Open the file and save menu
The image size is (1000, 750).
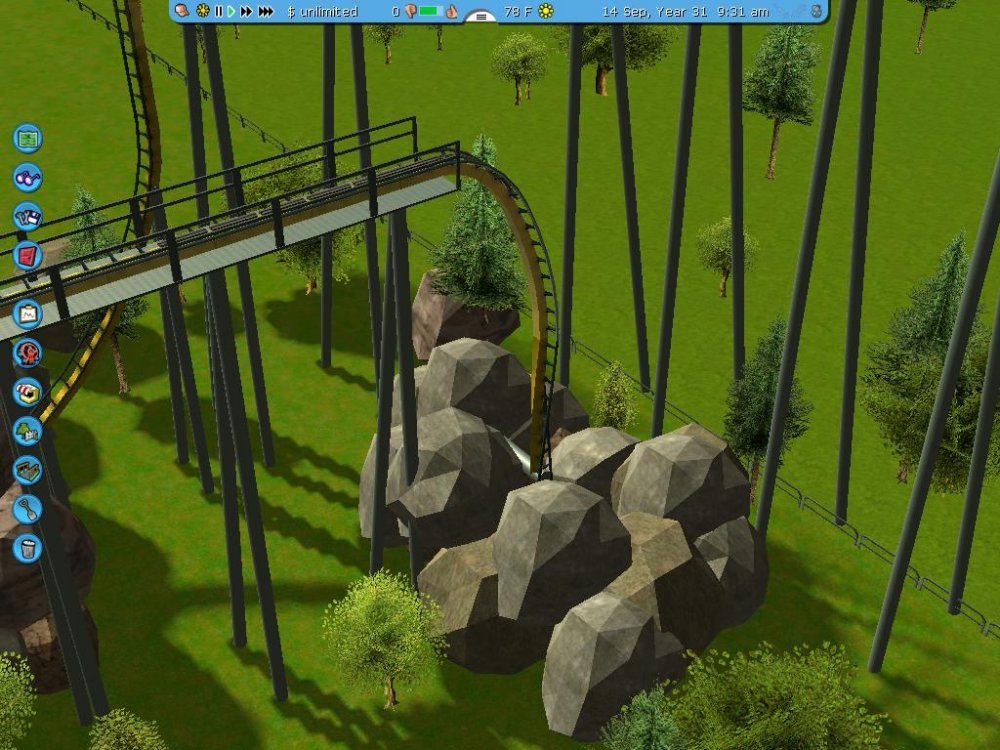[28, 216]
